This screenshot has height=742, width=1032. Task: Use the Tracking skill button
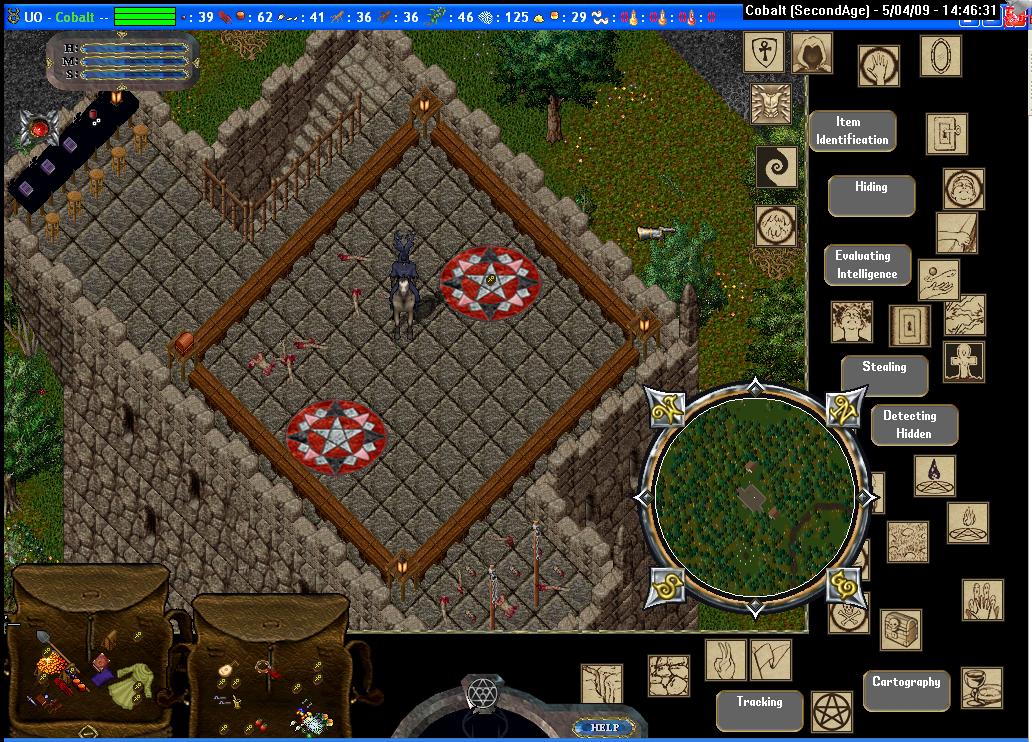tap(759, 709)
